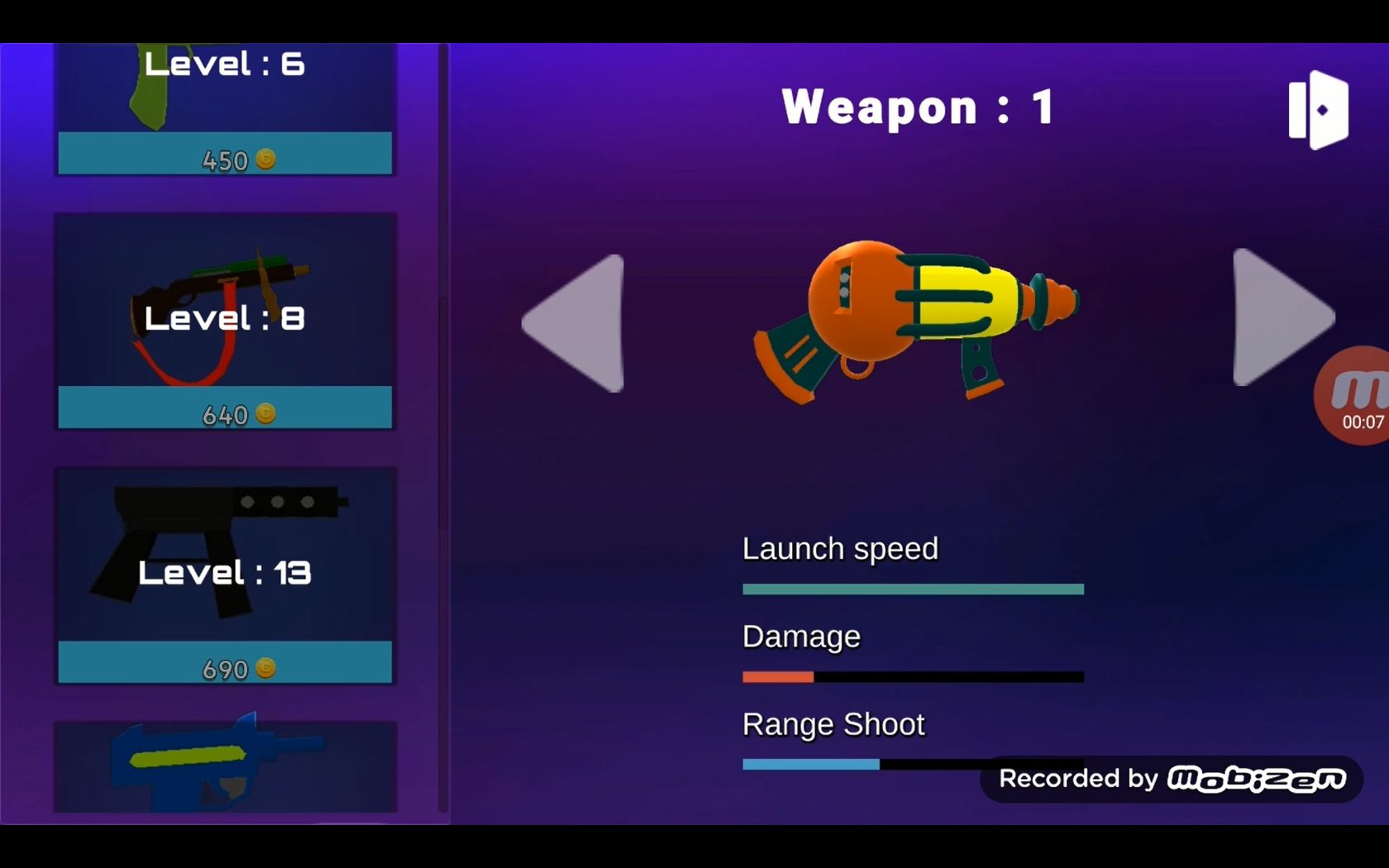Buy the weapon priced 640 coins
The image size is (1389, 868).
click(225, 408)
